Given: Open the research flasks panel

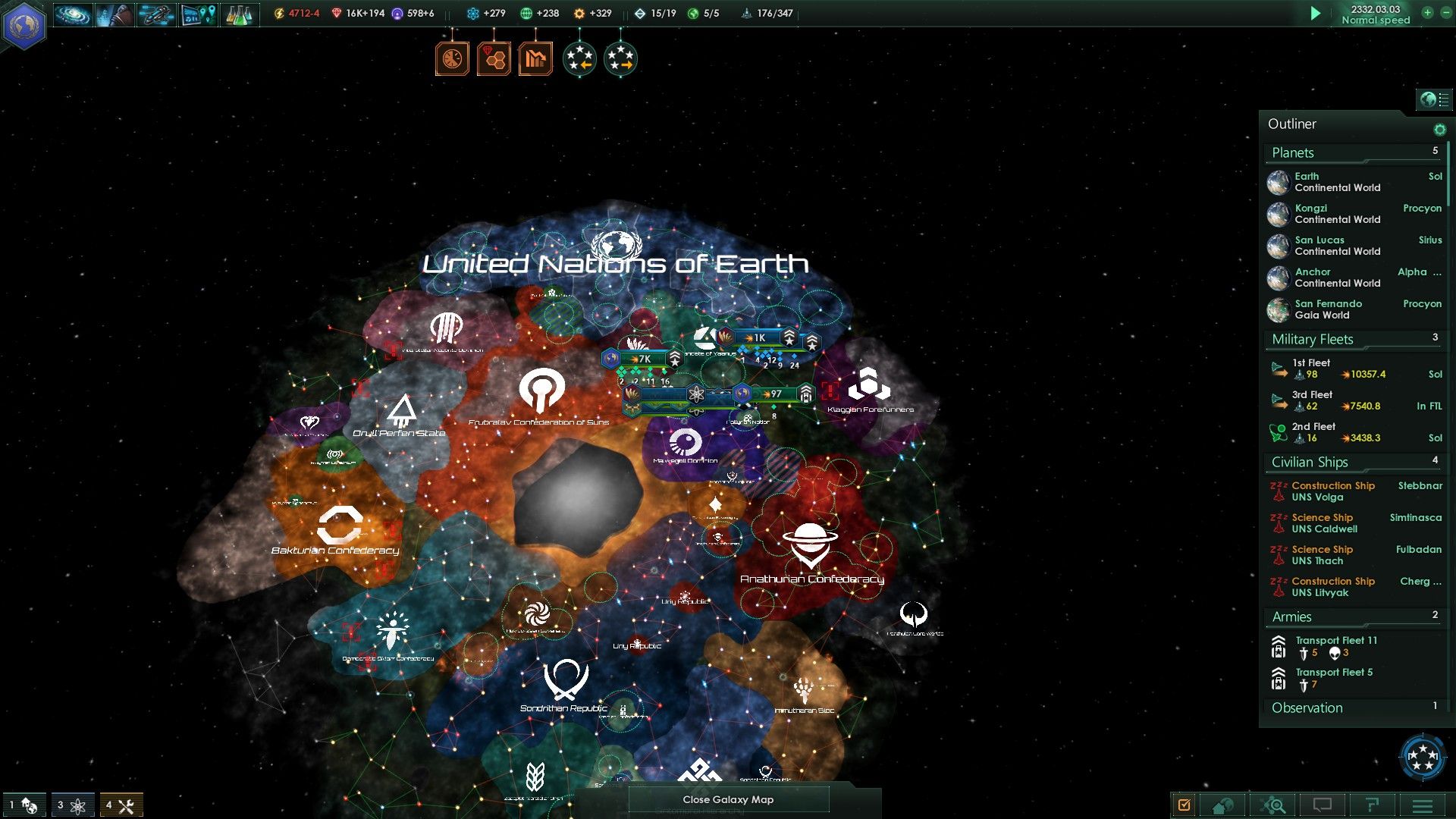Looking at the screenshot, I should [x=239, y=14].
